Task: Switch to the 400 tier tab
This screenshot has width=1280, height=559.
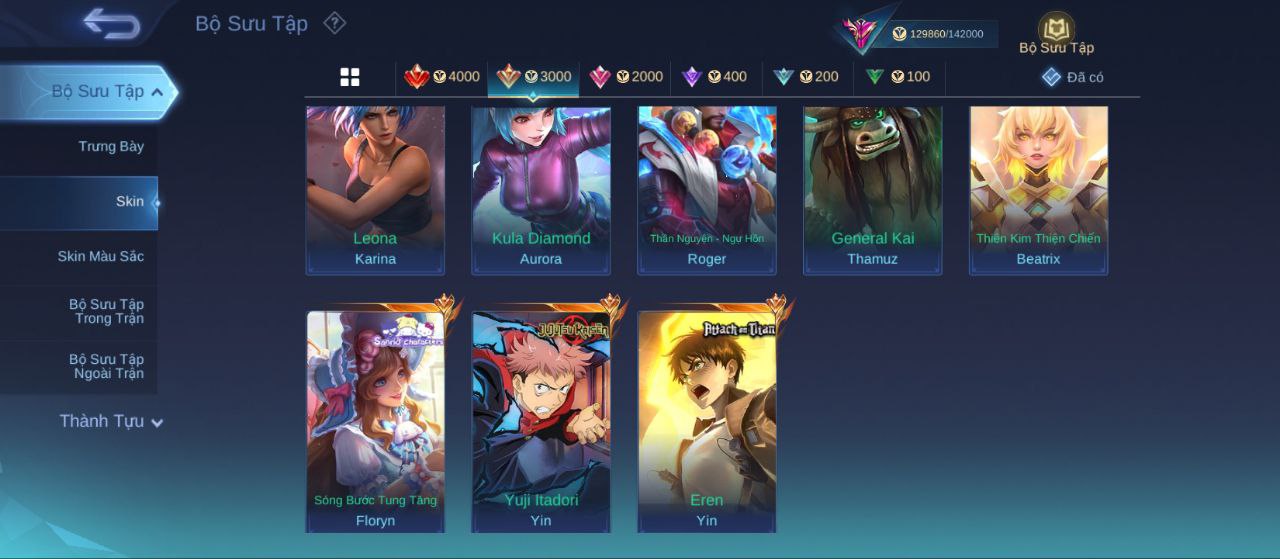Action: [714, 77]
